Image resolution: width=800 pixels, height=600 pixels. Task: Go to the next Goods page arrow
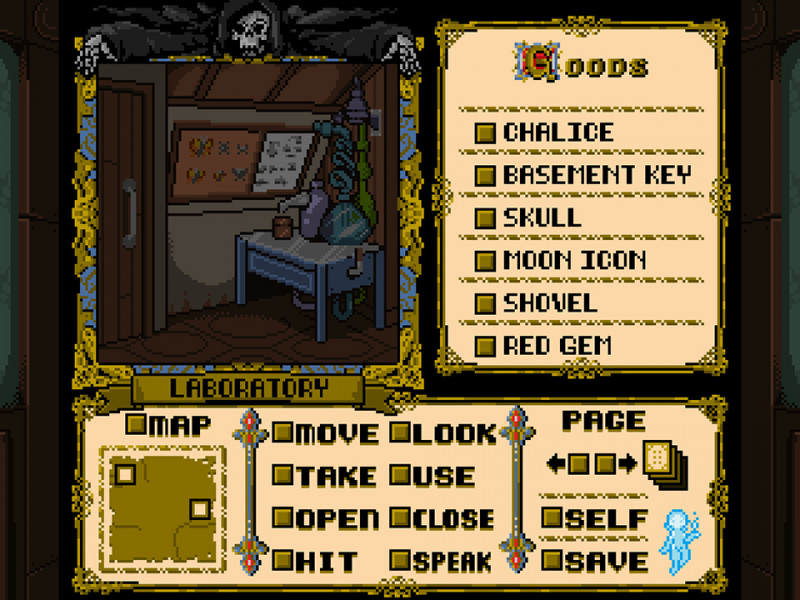(x=627, y=463)
